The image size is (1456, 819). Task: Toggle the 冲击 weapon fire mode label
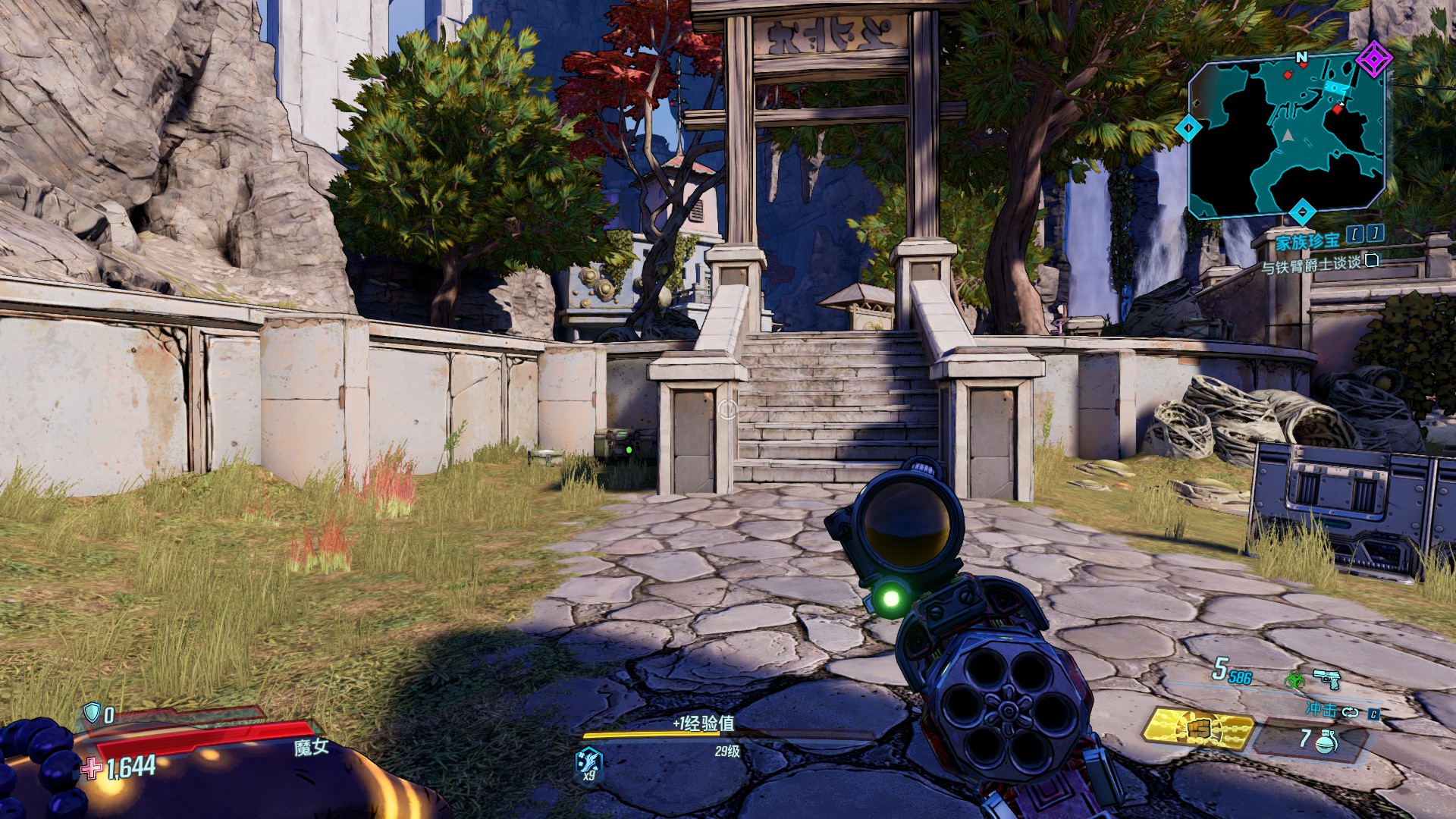point(1321,710)
